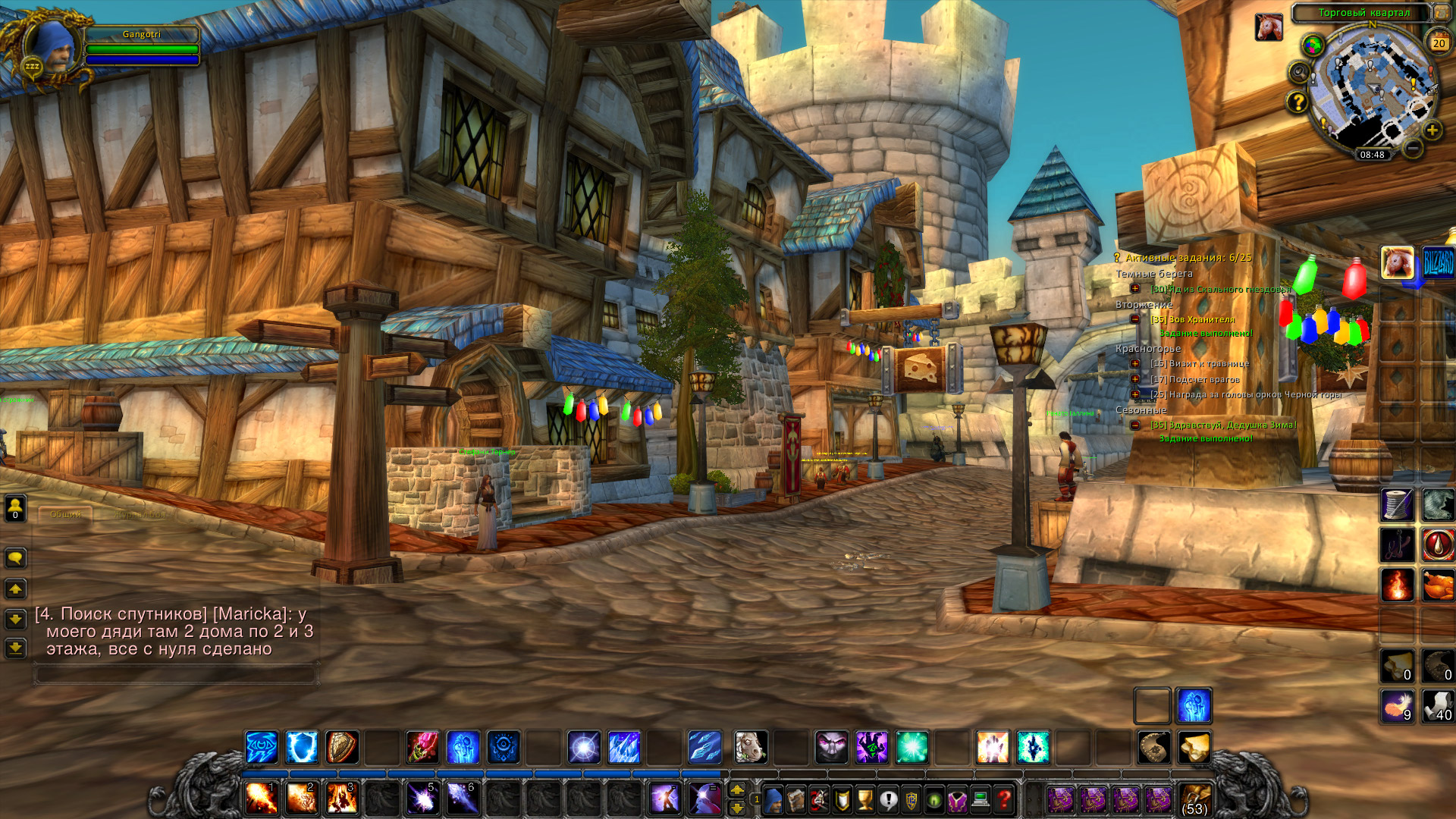Open the Blizzard icon button
The height and width of the screenshot is (819, 1456).
pyautogui.click(x=1438, y=263)
